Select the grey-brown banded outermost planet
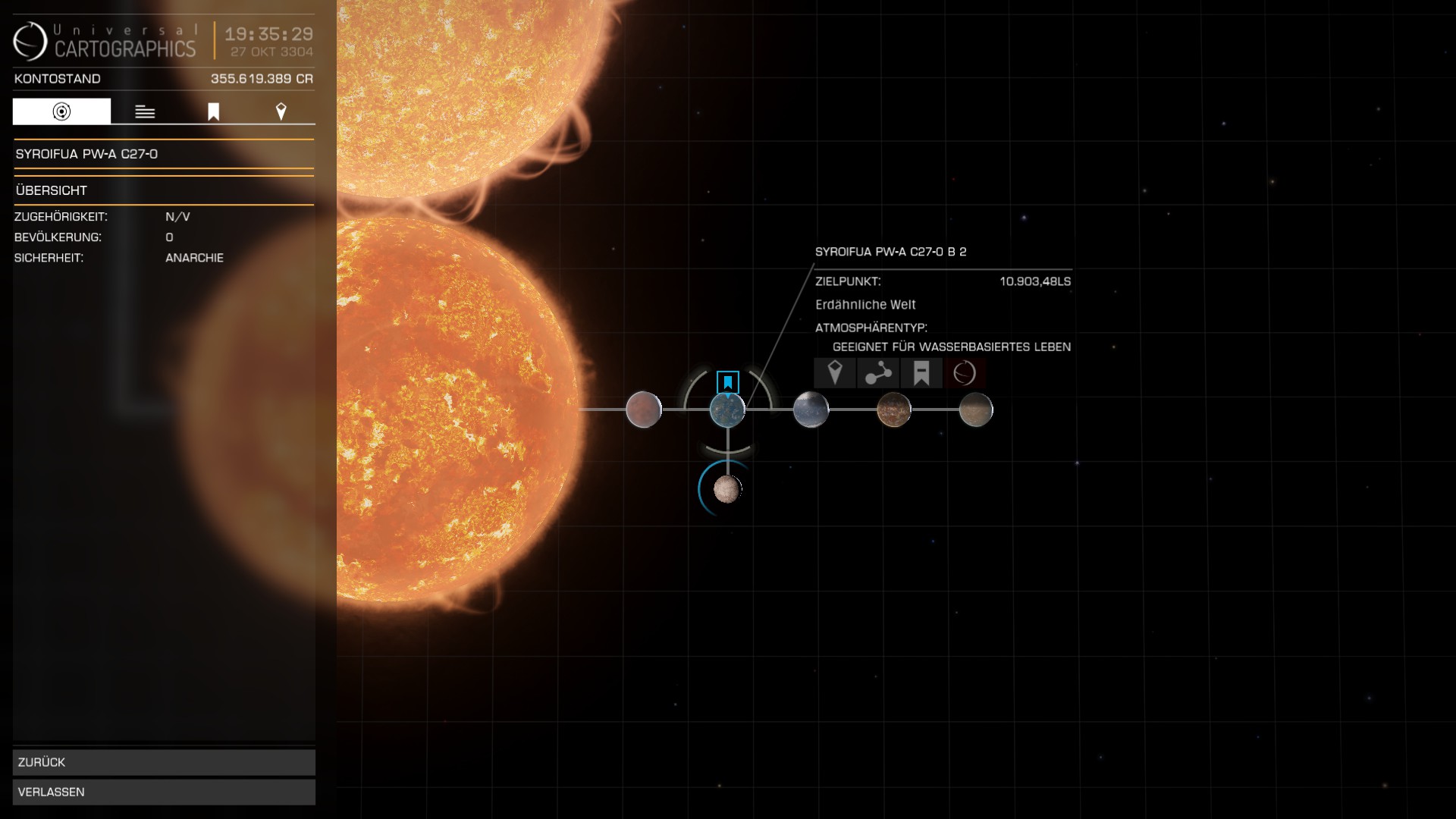The height and width of the screenshot is (819, 1456). click(x=976, y=409)
